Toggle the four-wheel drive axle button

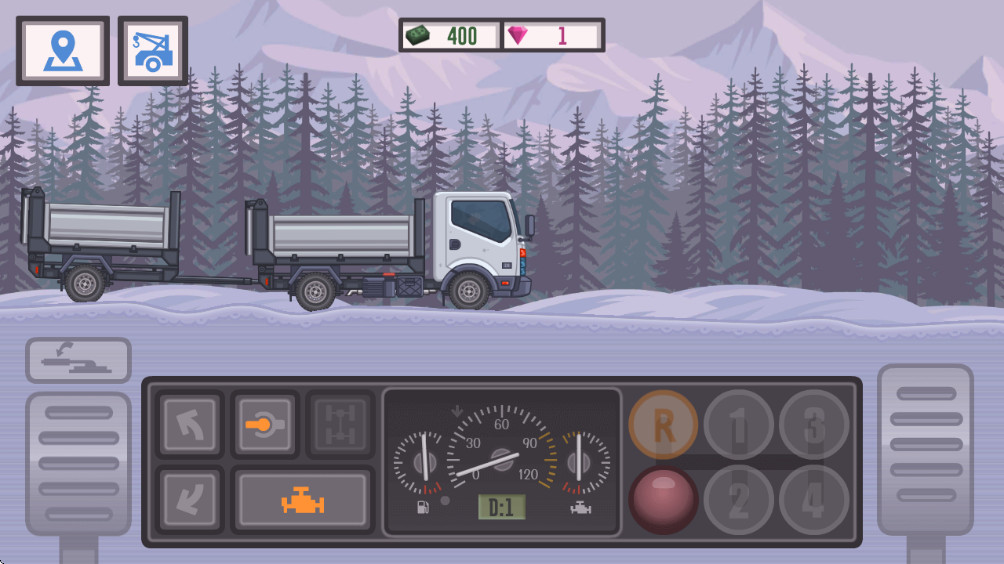340,425
